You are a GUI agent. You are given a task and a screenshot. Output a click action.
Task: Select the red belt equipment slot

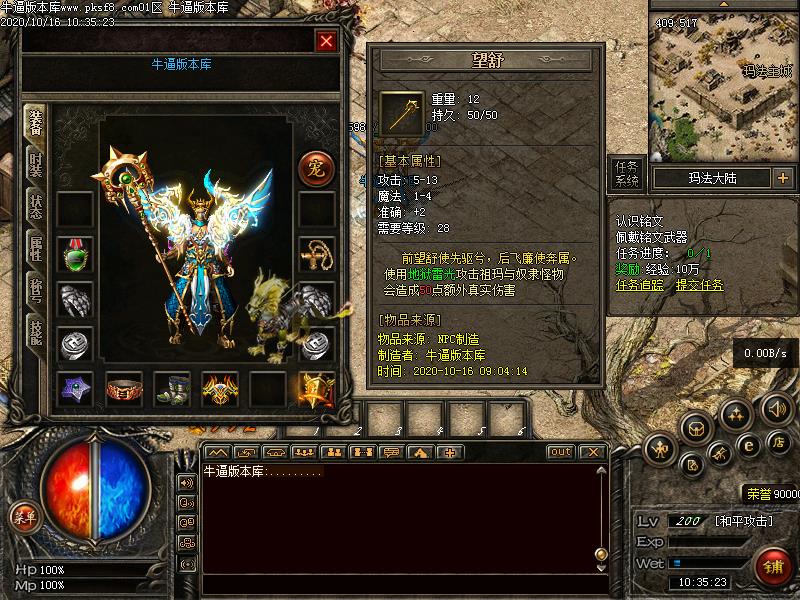point(124,389)
